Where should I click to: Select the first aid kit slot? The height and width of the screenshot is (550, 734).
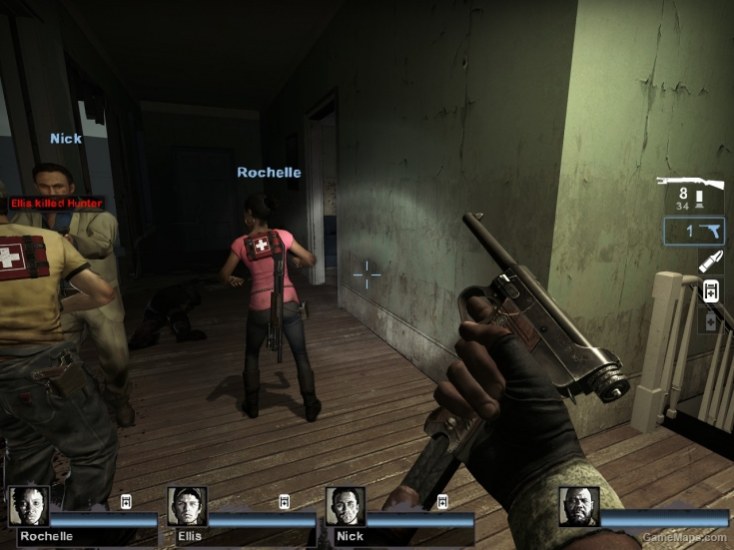coord(711,291)
